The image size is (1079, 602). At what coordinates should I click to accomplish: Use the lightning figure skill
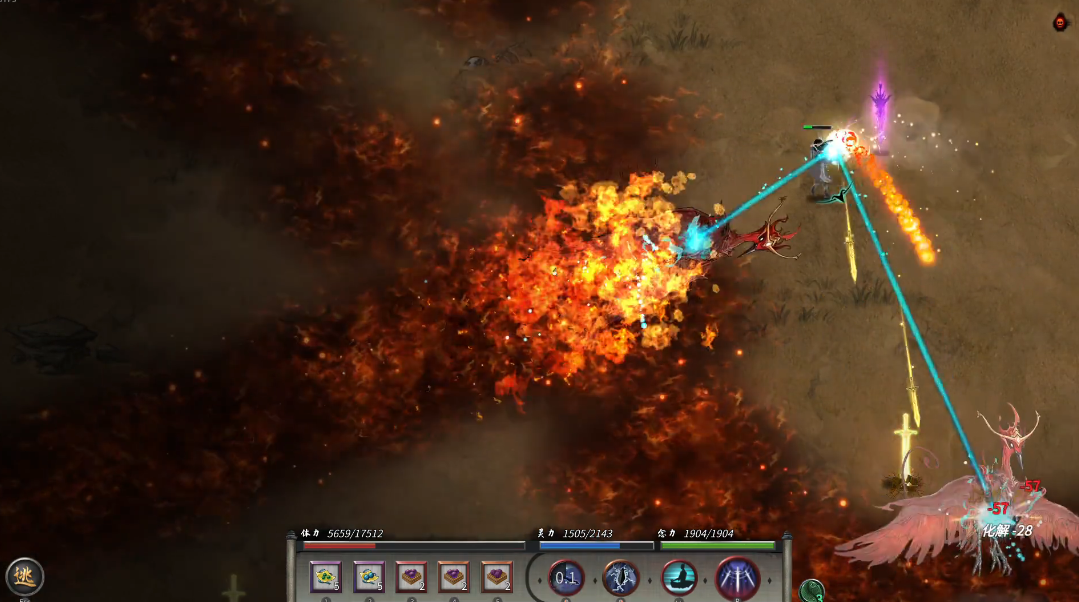pyautogui.click(x=621, y=577)
